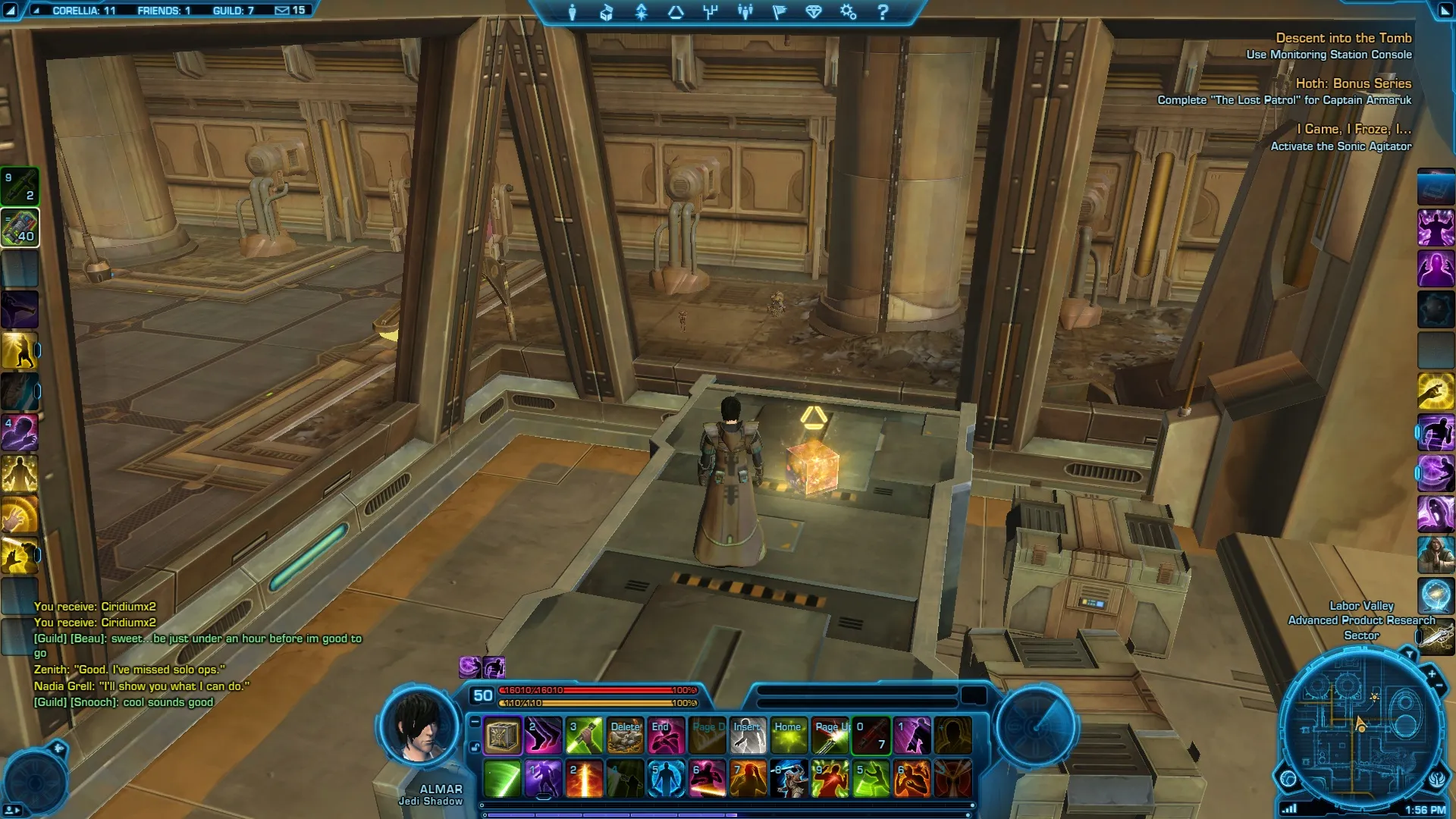
Task: Open the inventory box icon
Action: tap(607, 12)
